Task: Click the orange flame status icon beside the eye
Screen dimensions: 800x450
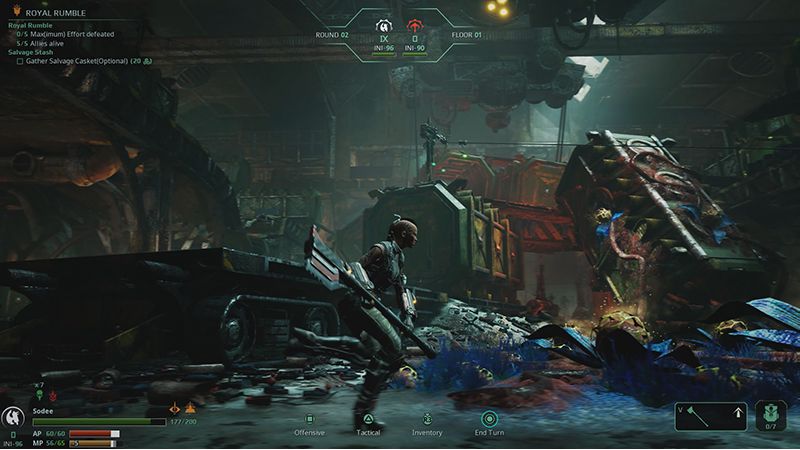Action: [x=191, y=407]
